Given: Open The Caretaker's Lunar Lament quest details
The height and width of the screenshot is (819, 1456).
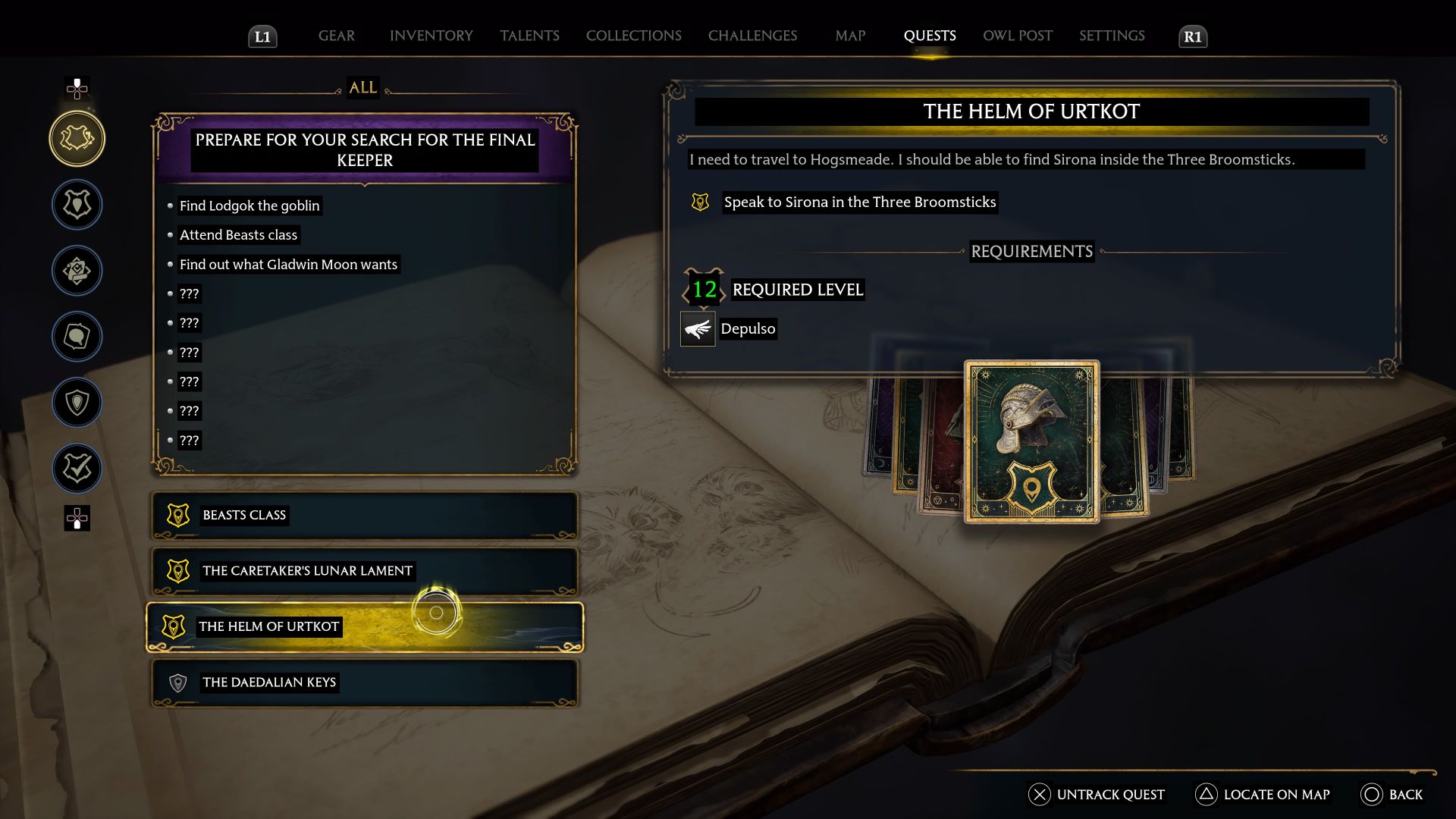Looking at the screenshot, I should [x=364, y=571].
